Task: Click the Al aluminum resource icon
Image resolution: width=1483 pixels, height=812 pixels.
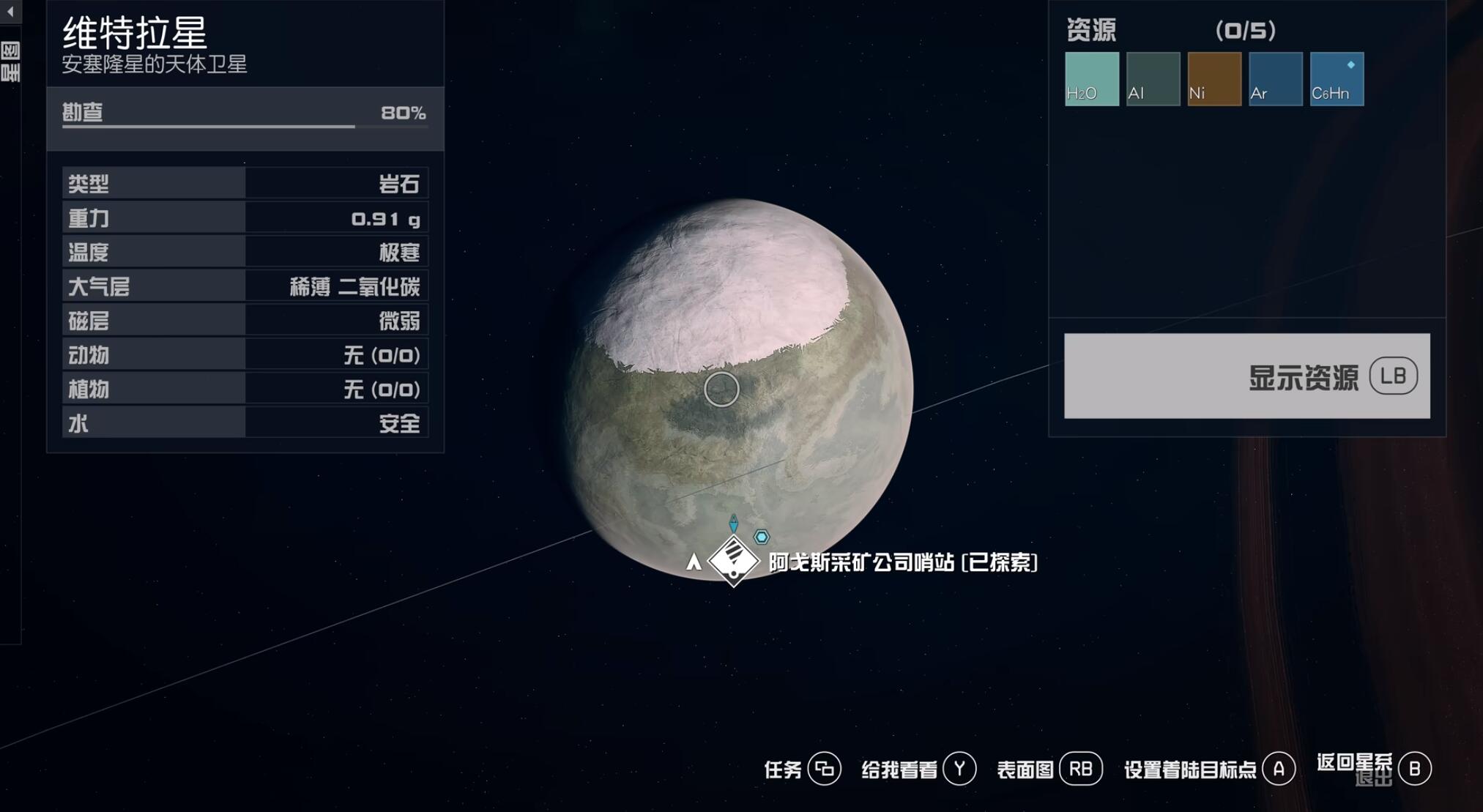Action: click(x=1153, y=79)
